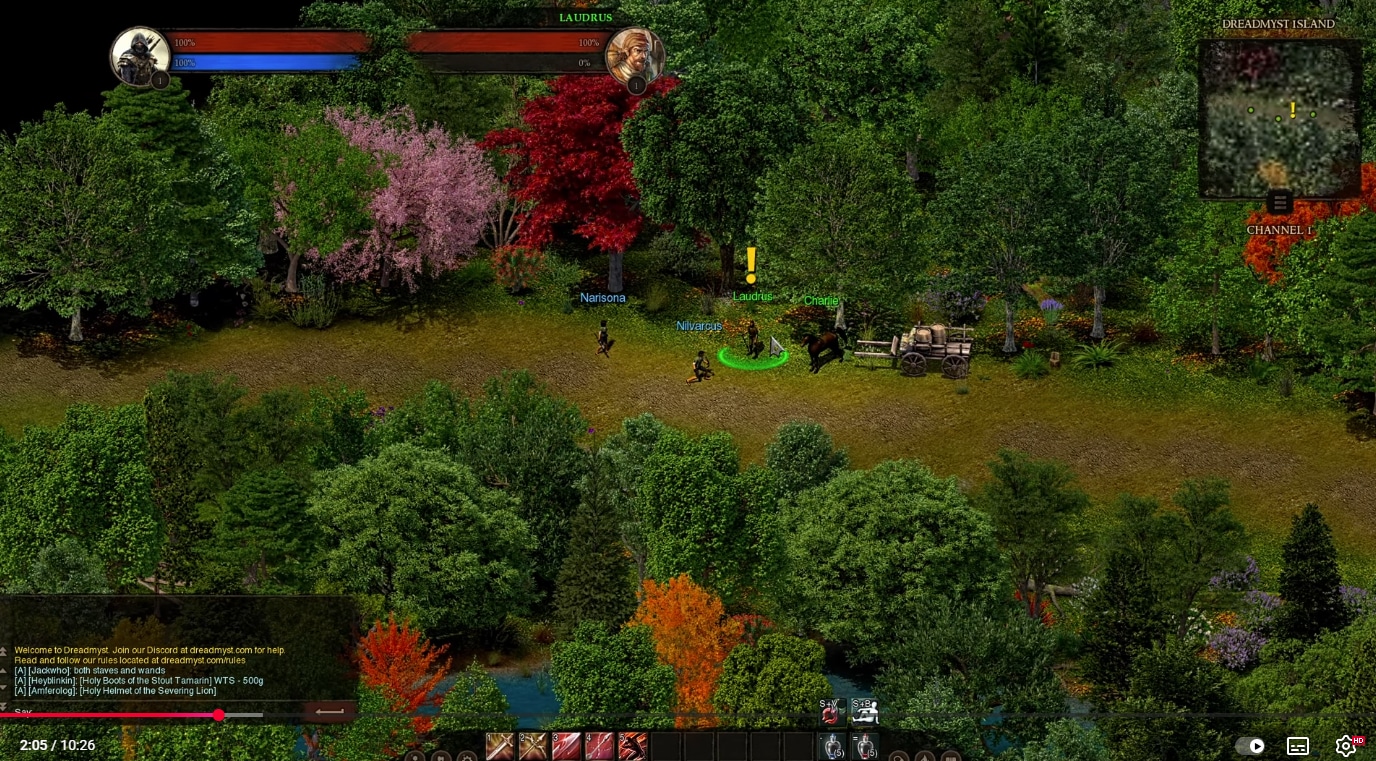Click the magnifying glass zoom icon bottom right
The width and height of the screenshot is (1376, 761).
[x=897, y=758]
